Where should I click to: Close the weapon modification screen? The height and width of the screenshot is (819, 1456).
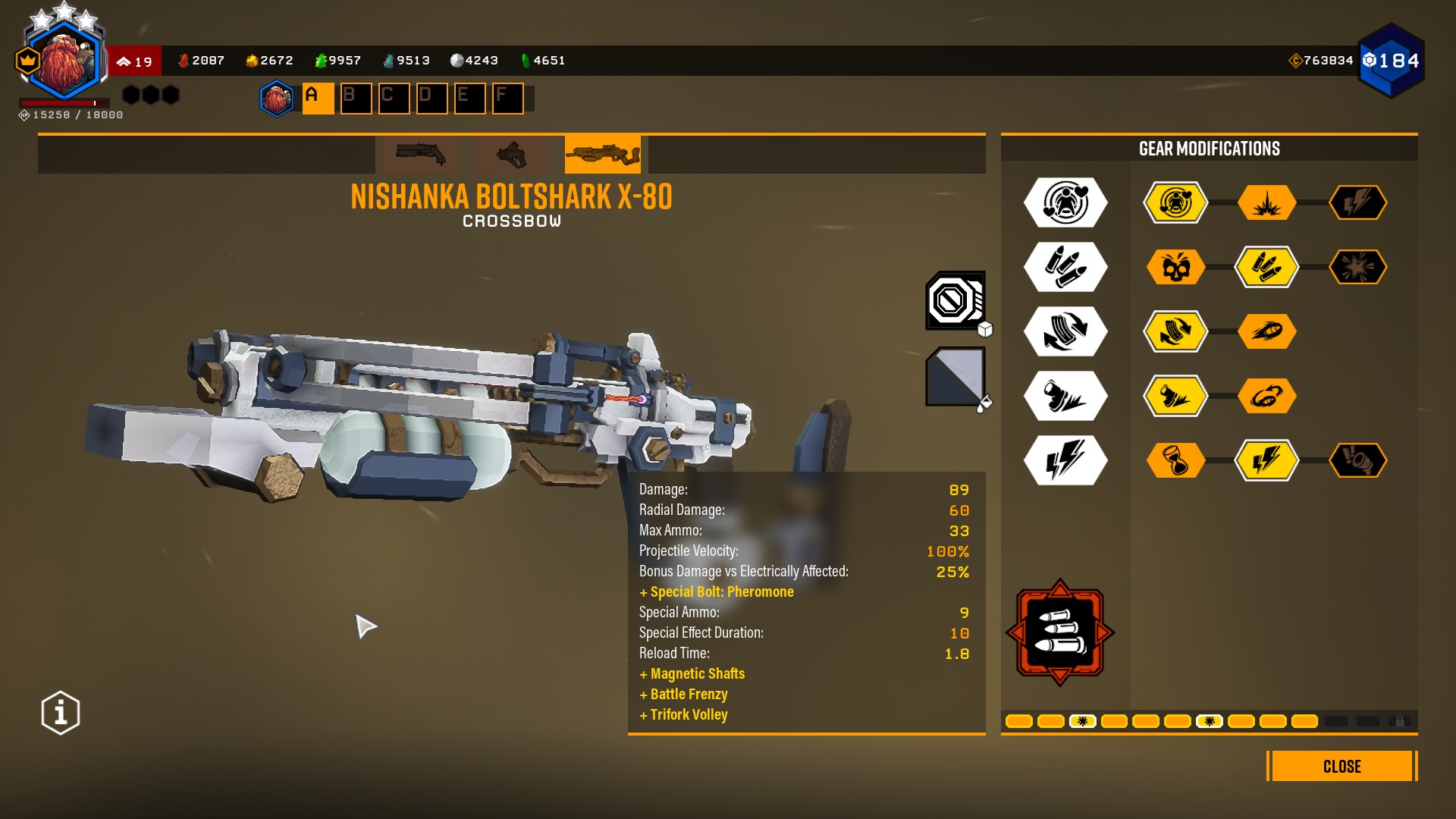coord(1341,766)
